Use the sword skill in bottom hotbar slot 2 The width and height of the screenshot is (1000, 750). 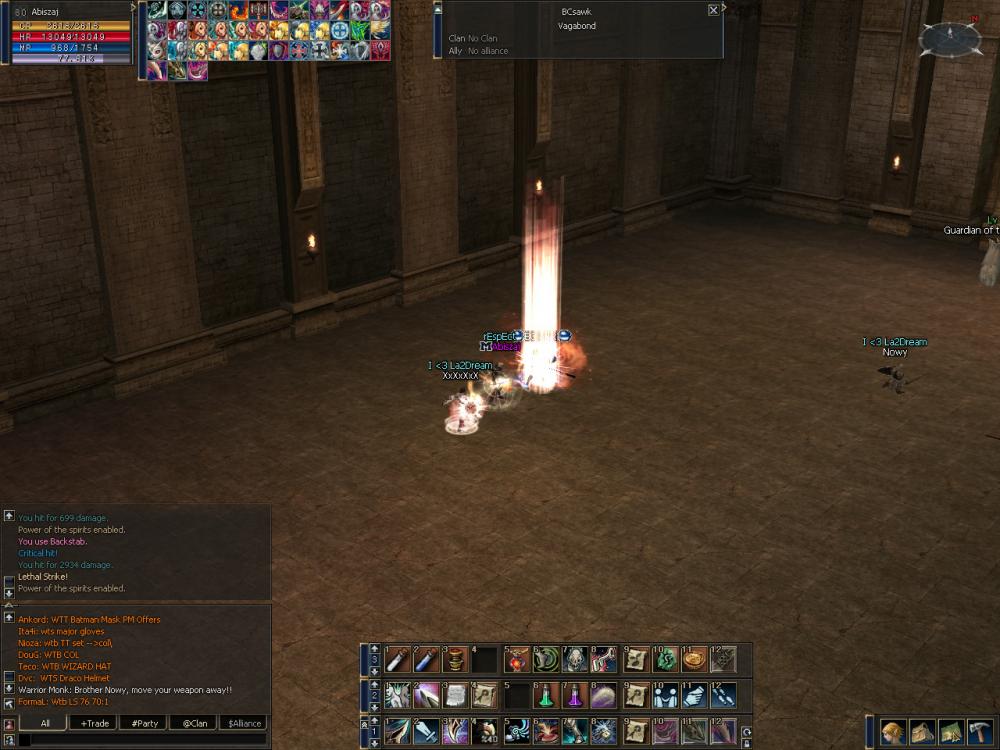tap(426, 731)
